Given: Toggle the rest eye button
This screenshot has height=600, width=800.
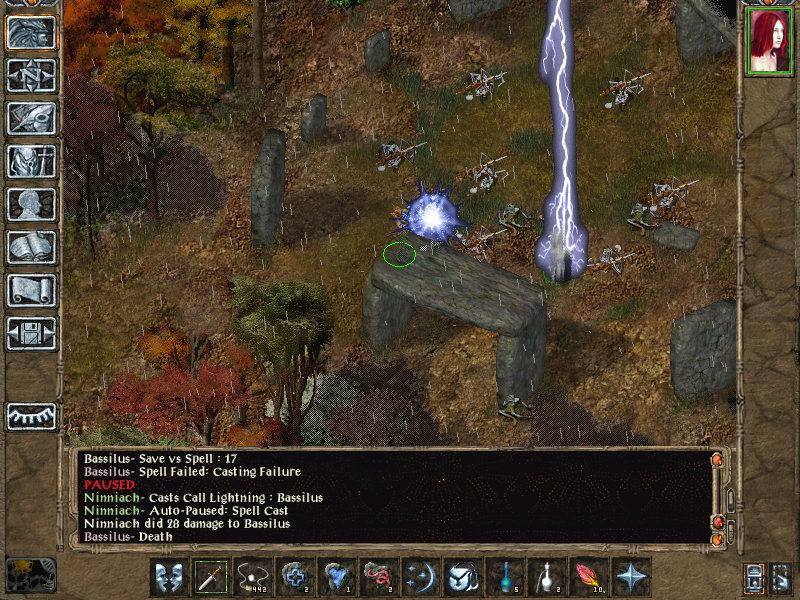Looking at the screenshot, I should 31,415.
